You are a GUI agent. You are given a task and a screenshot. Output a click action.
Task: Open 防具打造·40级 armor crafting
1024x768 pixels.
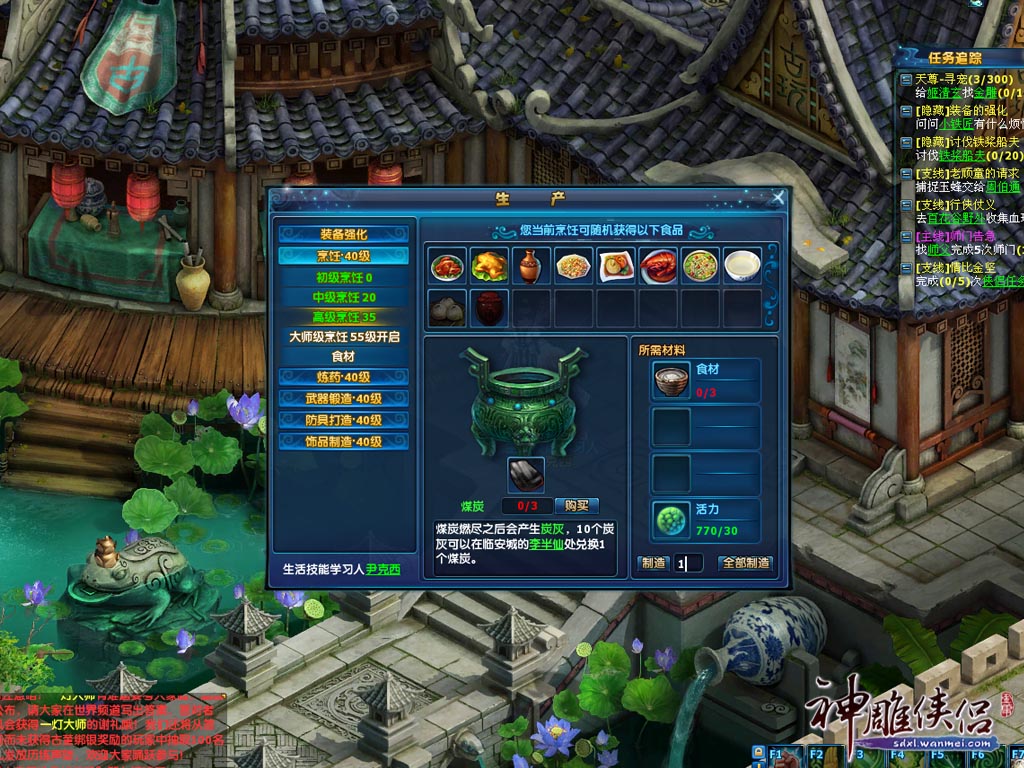pyautogui.click(x=343, y=420)
